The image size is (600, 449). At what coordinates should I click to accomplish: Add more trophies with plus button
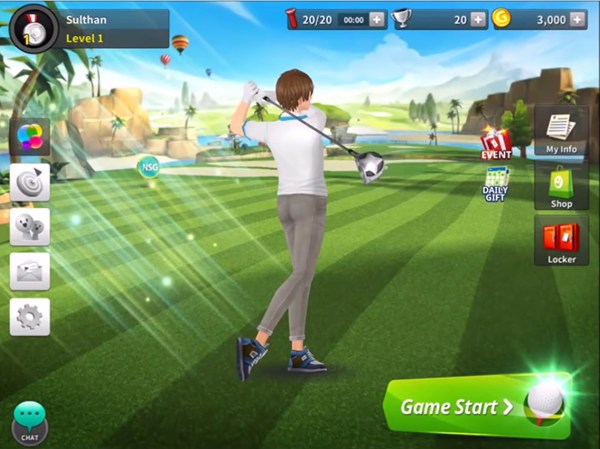478,19
